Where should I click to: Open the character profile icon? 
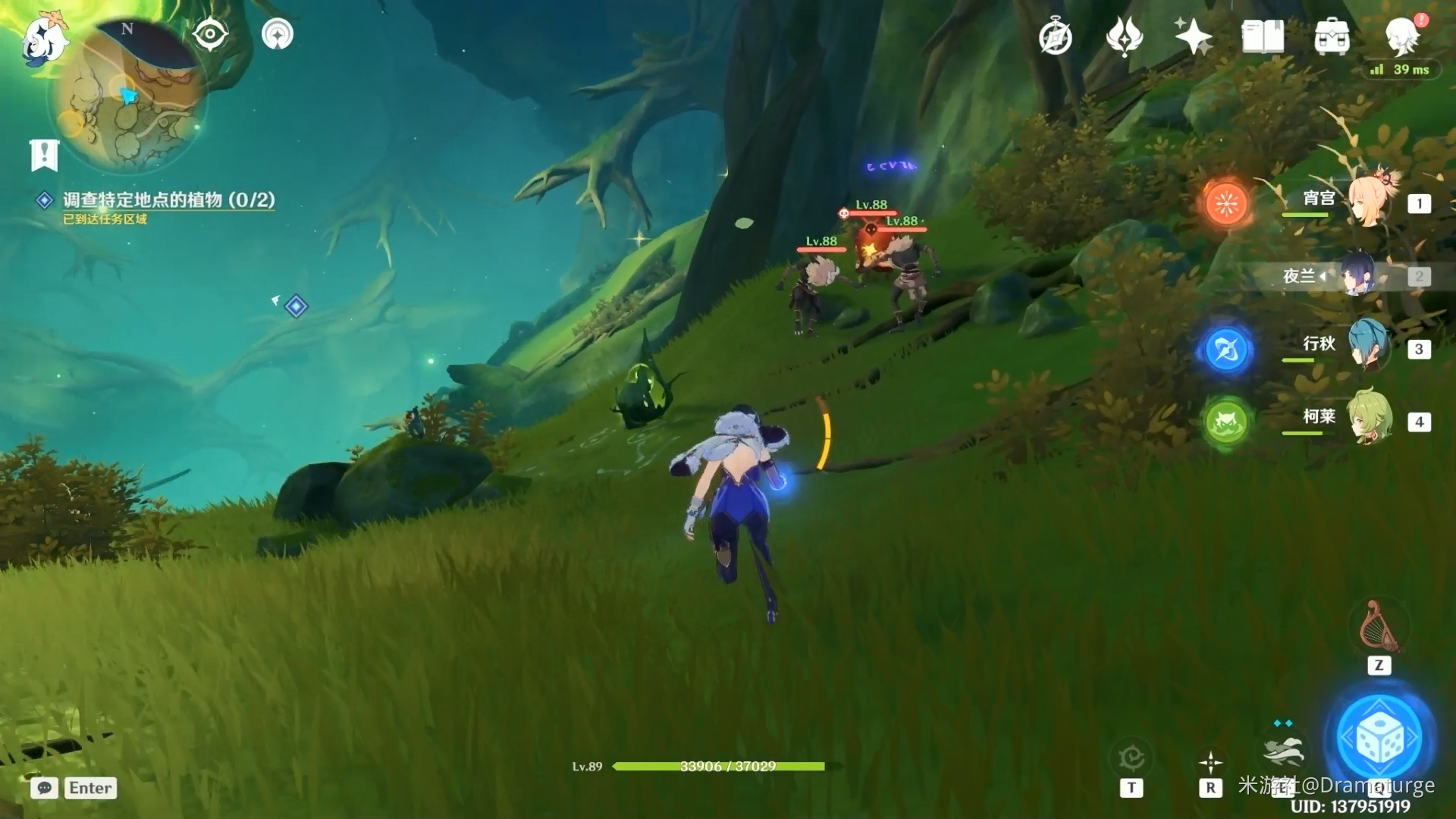pos(1401,36)
